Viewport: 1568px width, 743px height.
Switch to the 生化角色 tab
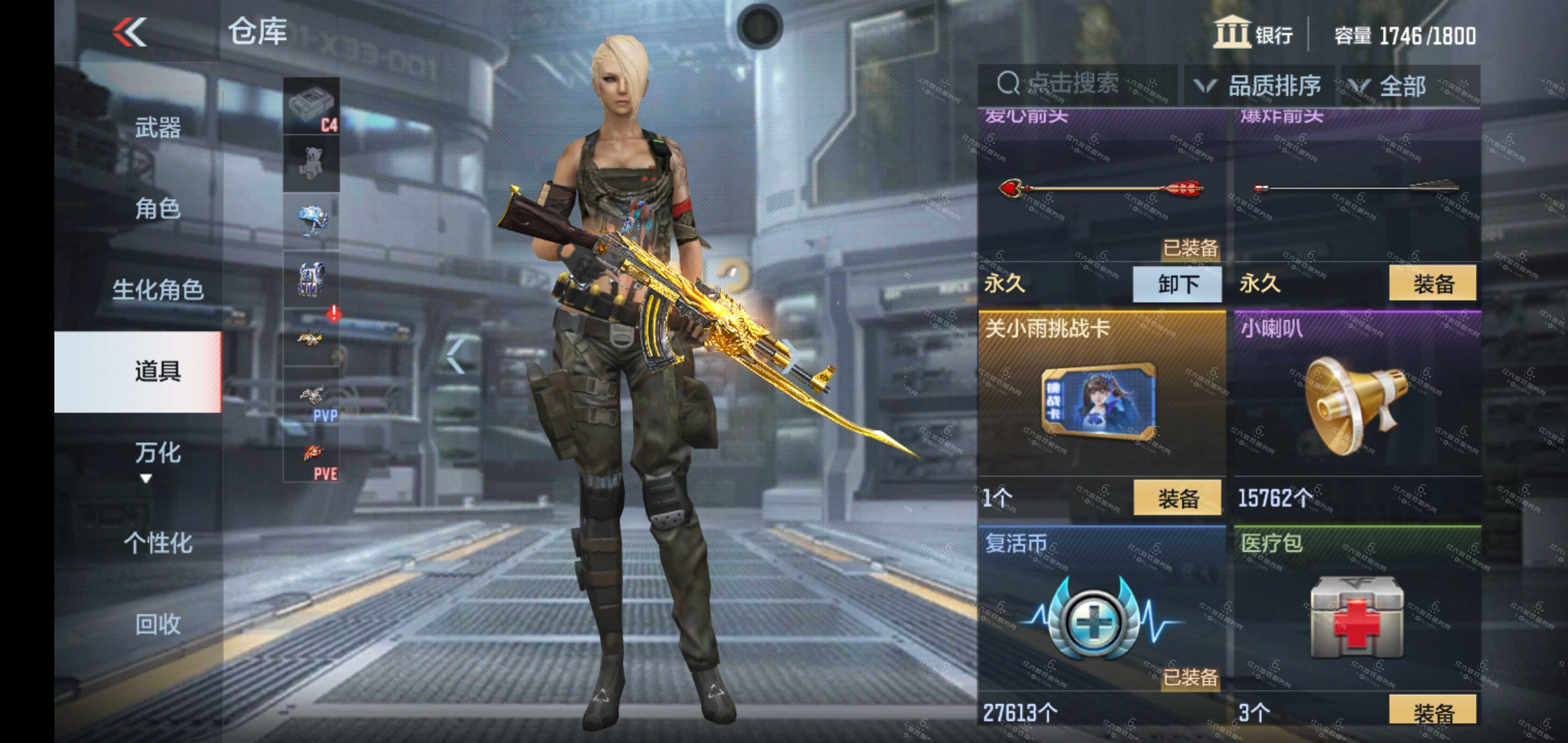click(157, 290)
